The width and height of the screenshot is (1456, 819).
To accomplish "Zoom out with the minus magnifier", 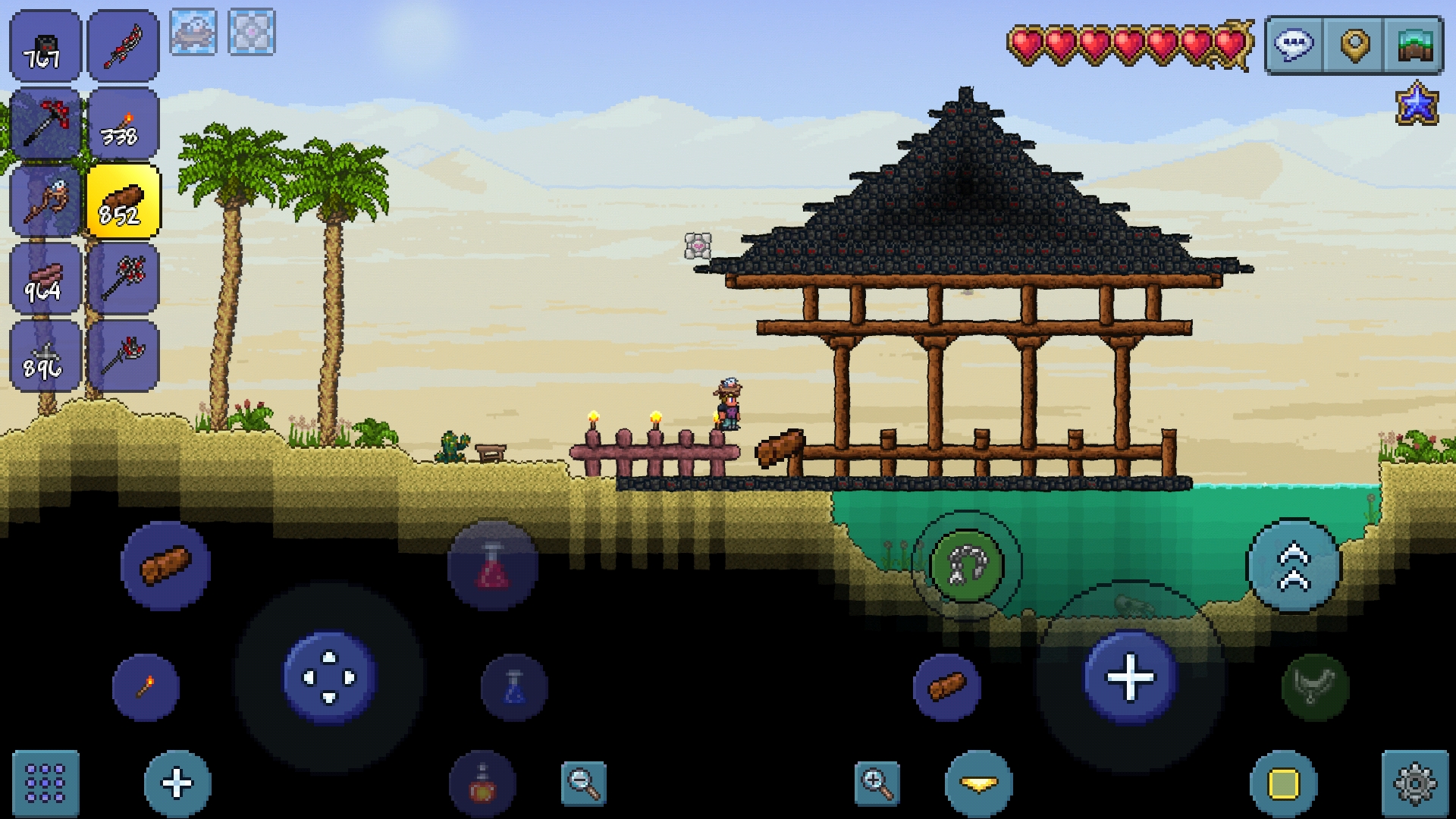I will 584,783.
